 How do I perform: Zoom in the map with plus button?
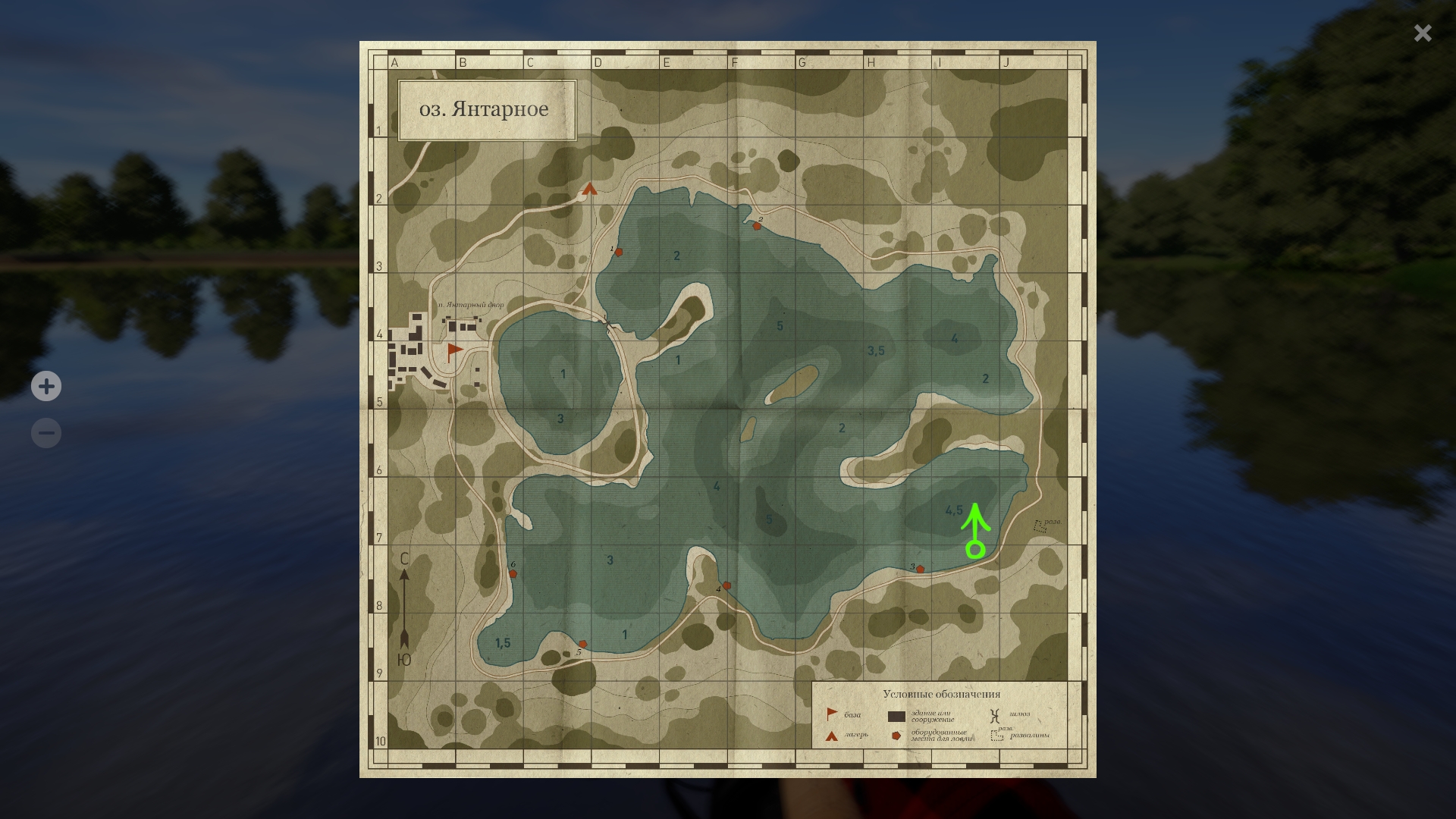click(46, 386)
